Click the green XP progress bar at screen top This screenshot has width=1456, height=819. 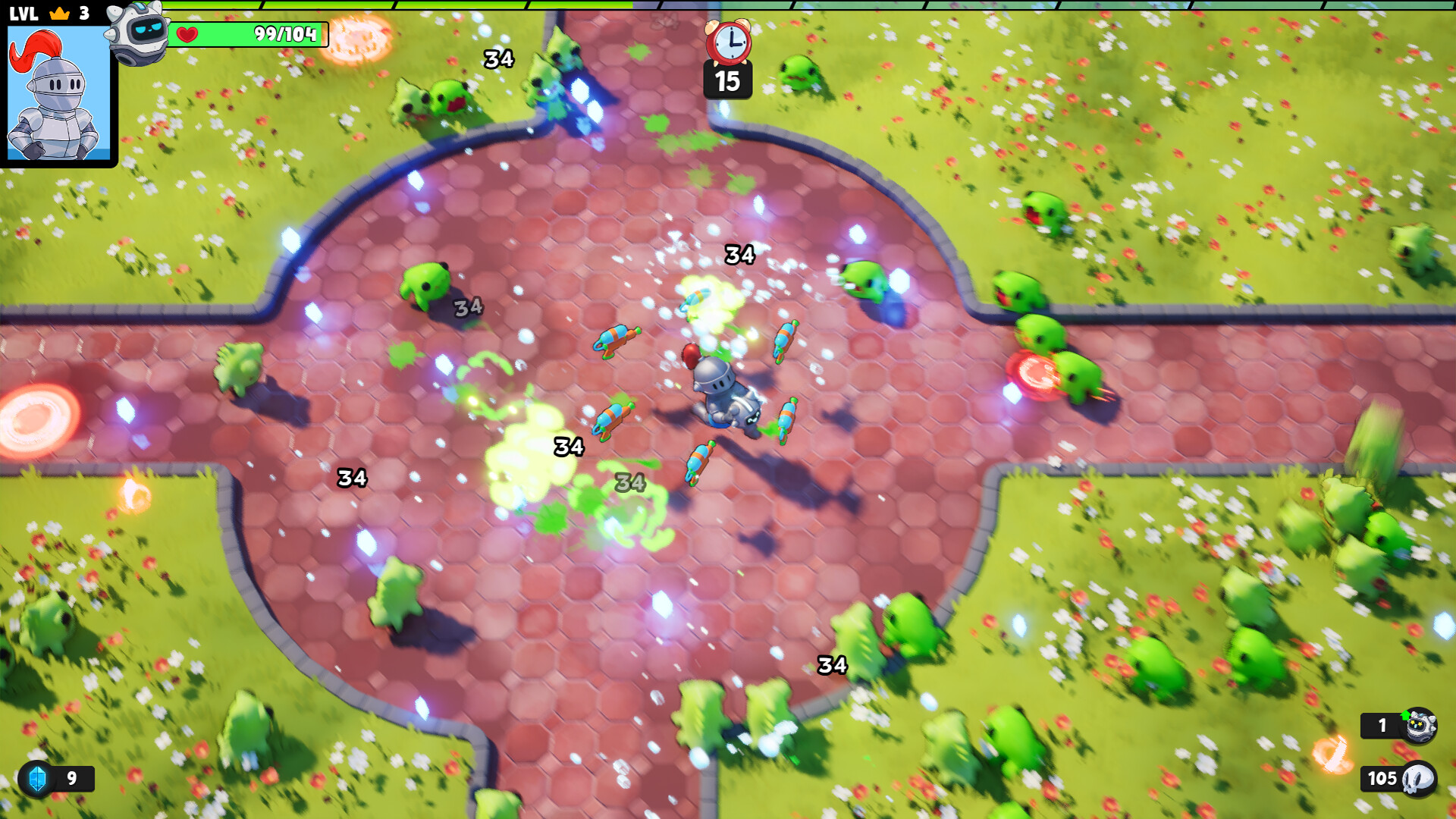click(x=728, y=4)
